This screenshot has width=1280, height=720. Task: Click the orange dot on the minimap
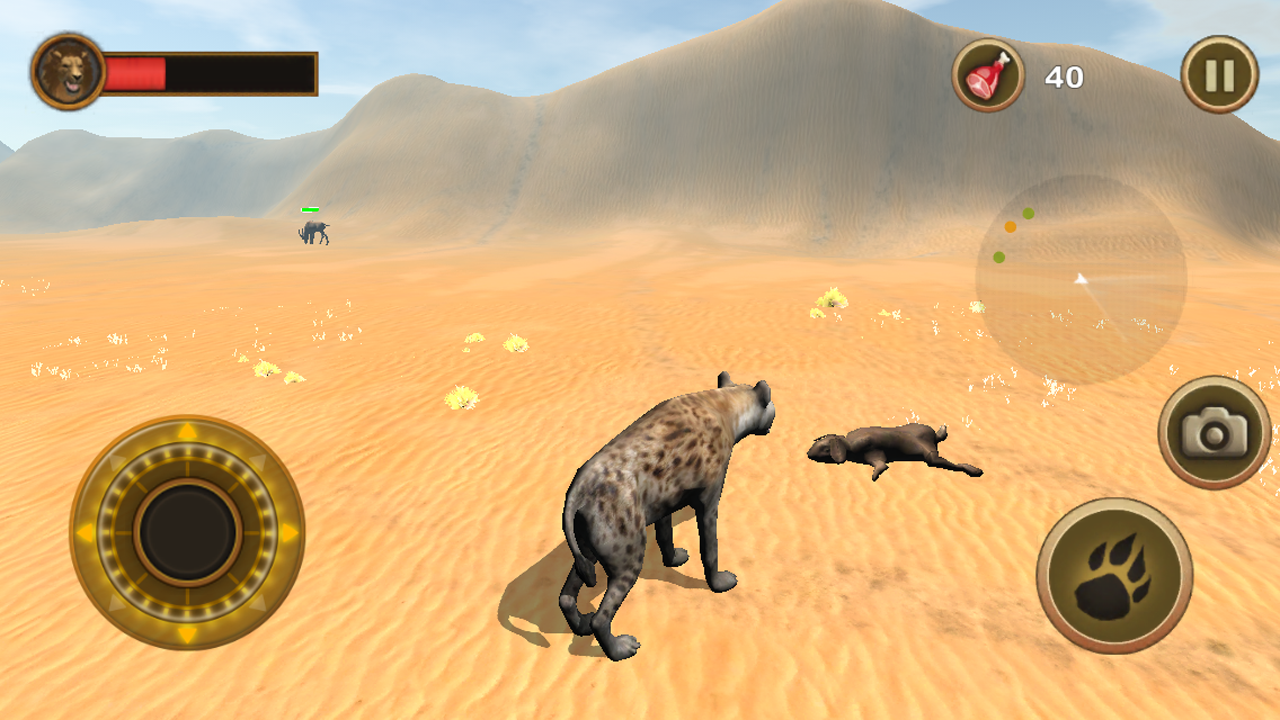(x=1011, y=227)
